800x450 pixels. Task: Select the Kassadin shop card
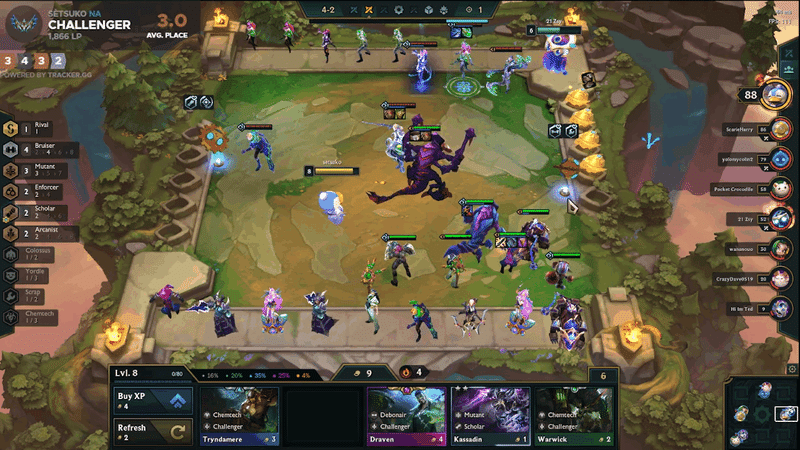pos(491,415)
